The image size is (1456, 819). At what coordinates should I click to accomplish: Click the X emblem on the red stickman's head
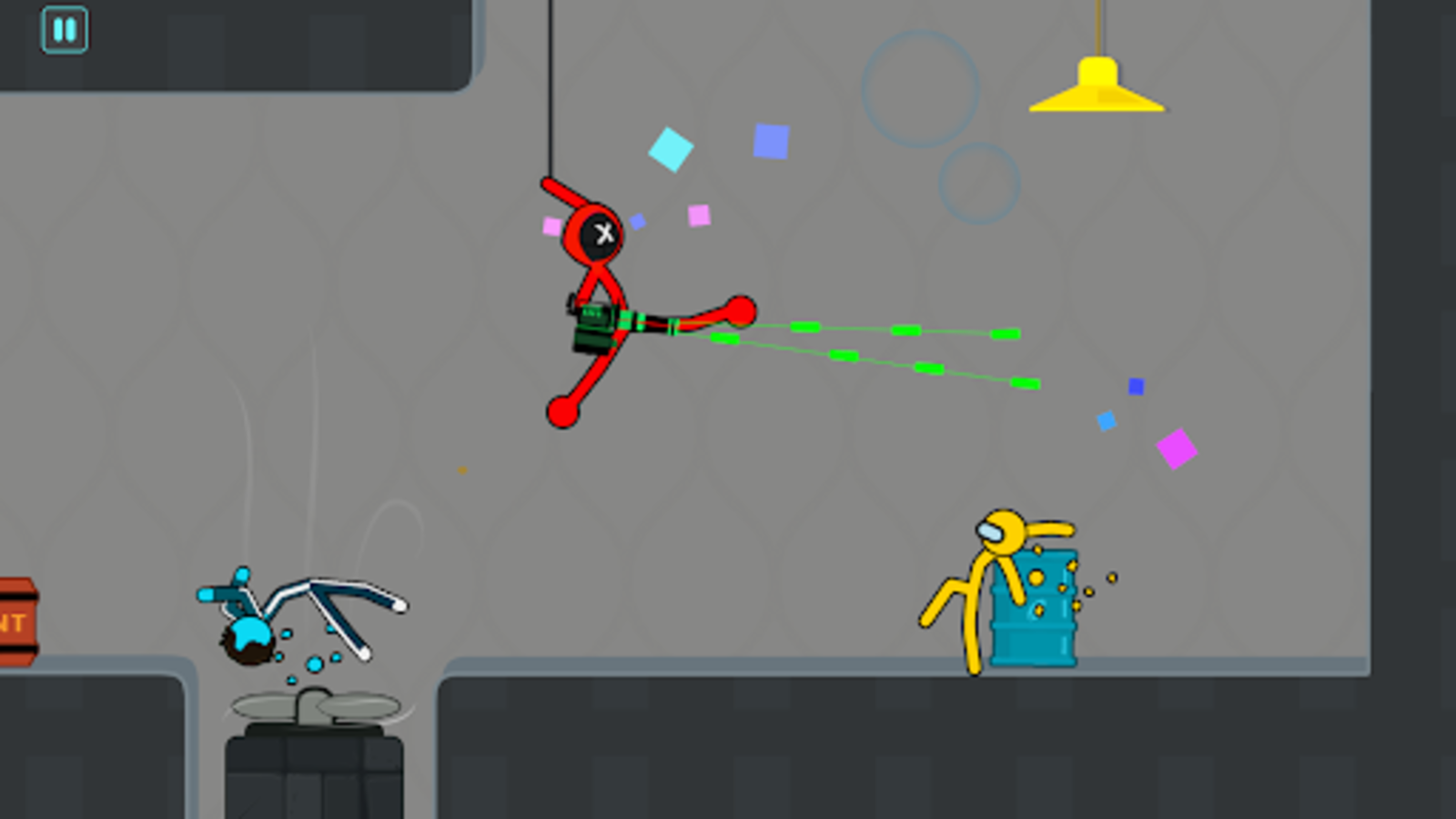click(602, 232)
